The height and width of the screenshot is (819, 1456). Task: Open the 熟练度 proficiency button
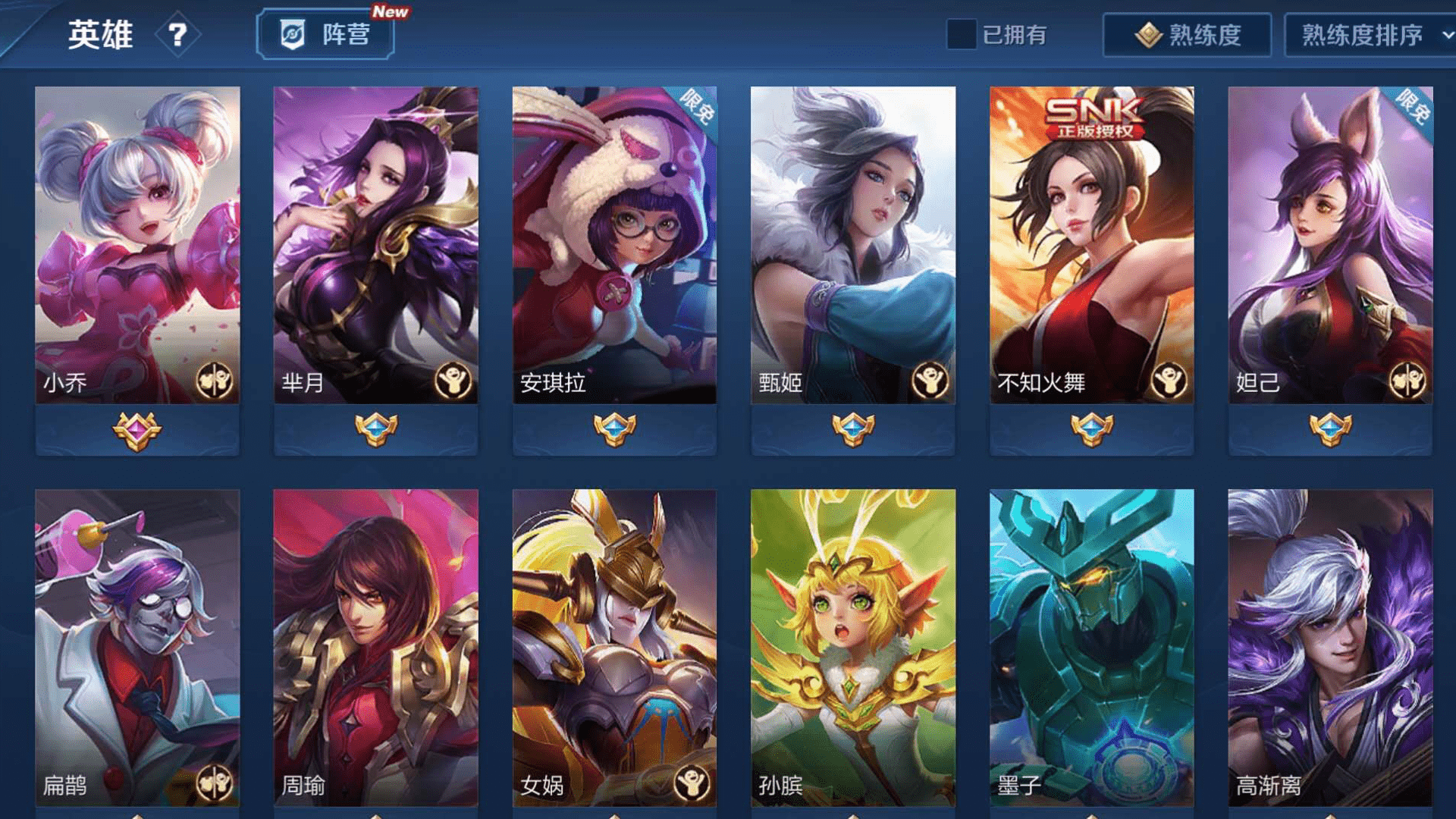(1187, 35)
